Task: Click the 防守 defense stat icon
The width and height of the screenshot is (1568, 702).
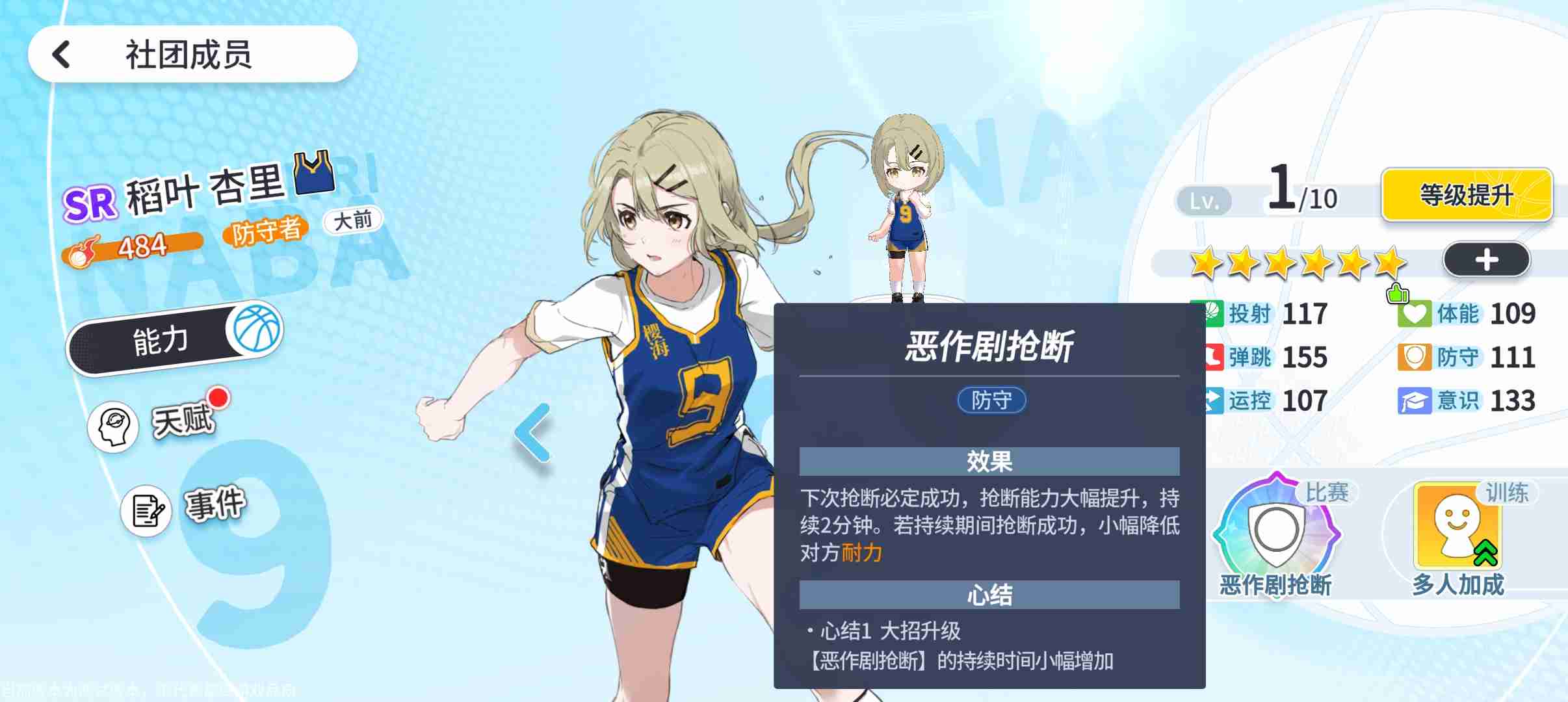Action: click(x=1413, y=357)
